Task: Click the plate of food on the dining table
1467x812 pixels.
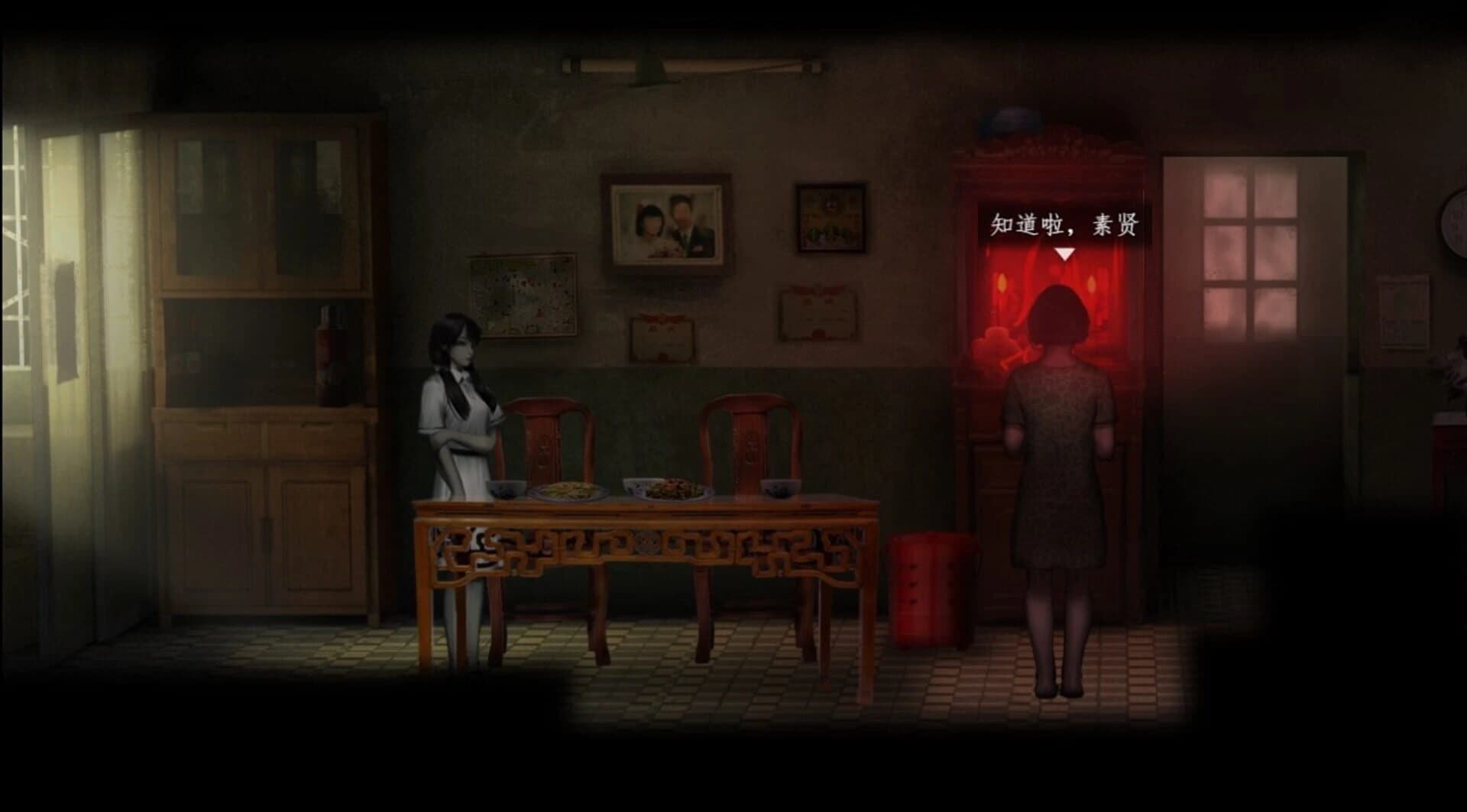Action: [x=569, y=489]
